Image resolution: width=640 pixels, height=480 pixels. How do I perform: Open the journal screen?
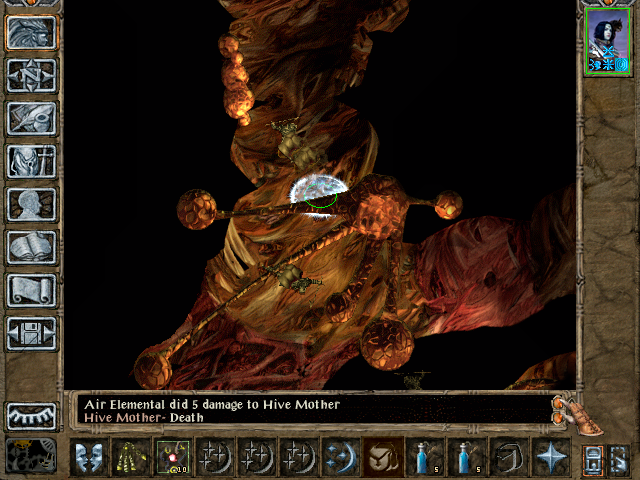click(31, 118)
